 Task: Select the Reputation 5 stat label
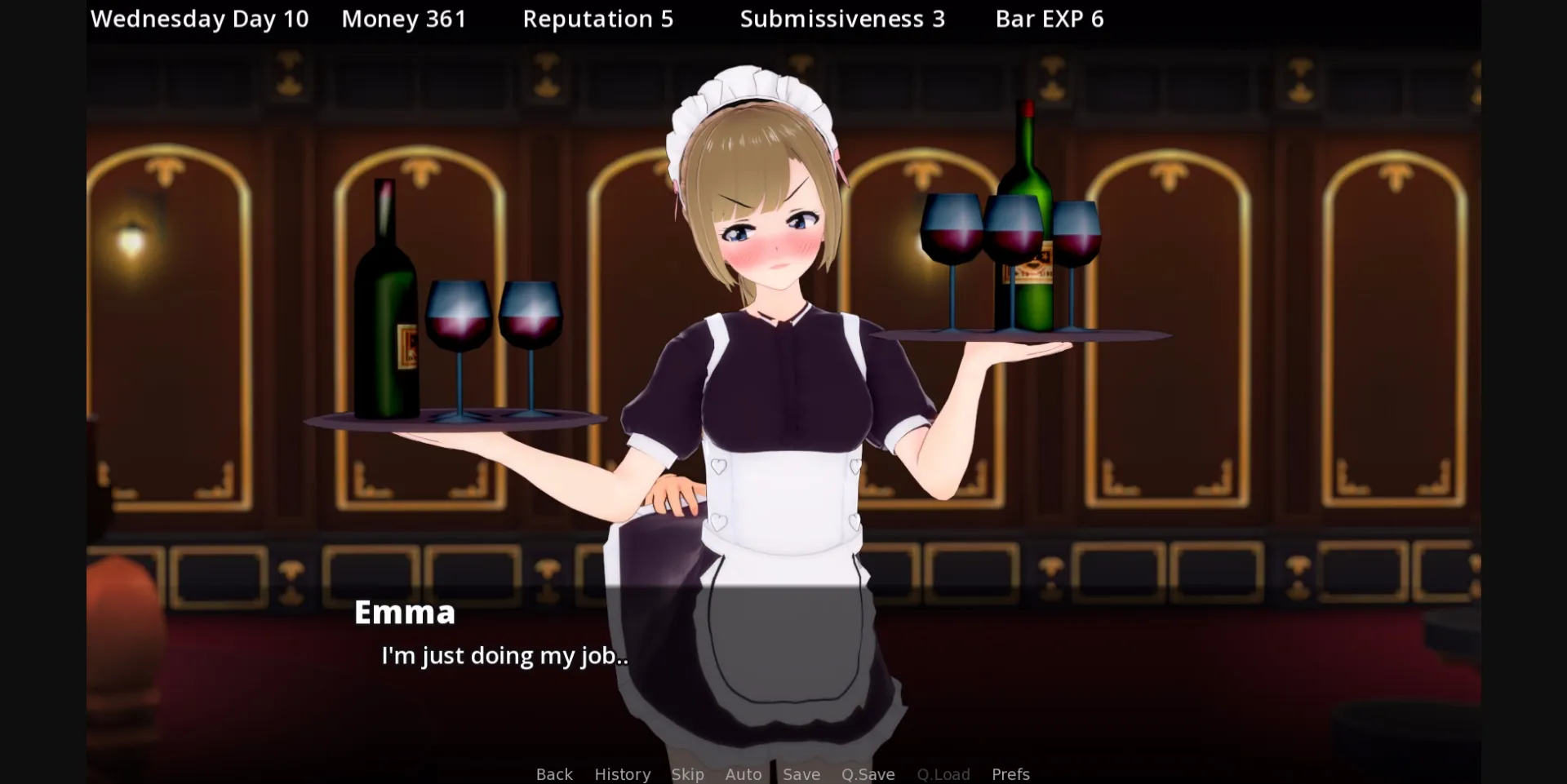[598, 18]
